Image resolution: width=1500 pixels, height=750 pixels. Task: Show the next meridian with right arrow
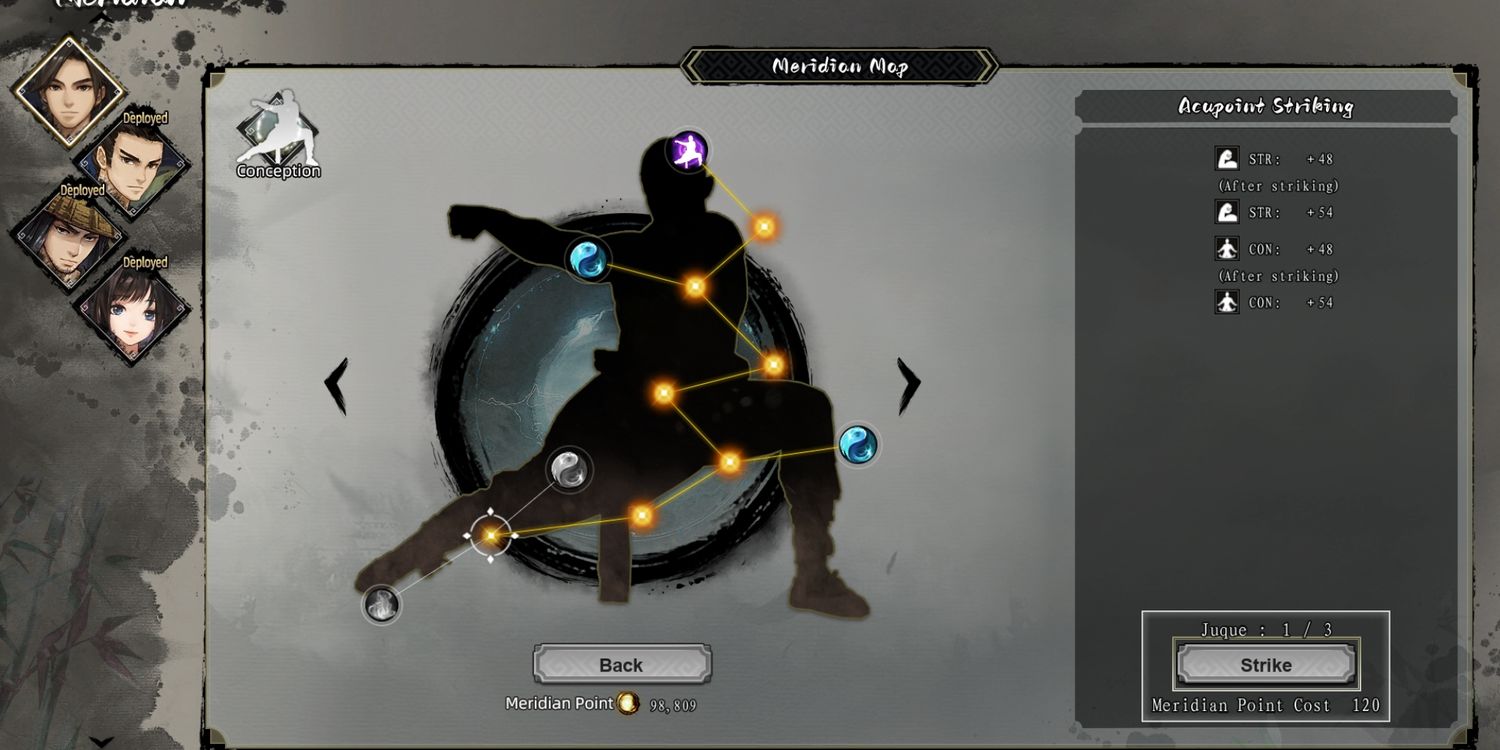(x=908, y=385)
